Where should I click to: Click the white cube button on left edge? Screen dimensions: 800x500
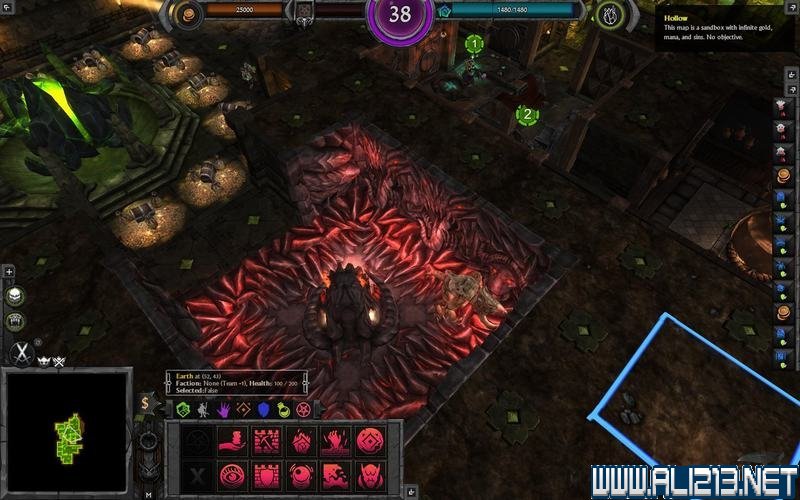(x=14, y=297)
